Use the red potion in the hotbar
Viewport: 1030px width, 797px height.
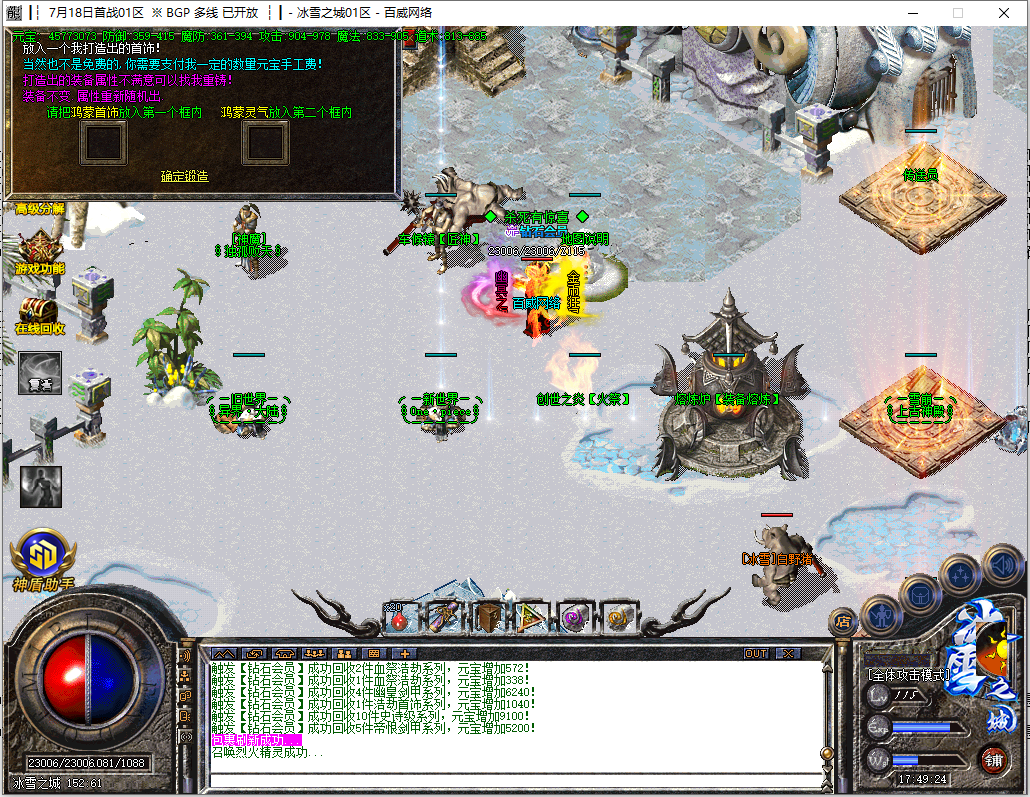pyautogui.click(x=399, y=618)
